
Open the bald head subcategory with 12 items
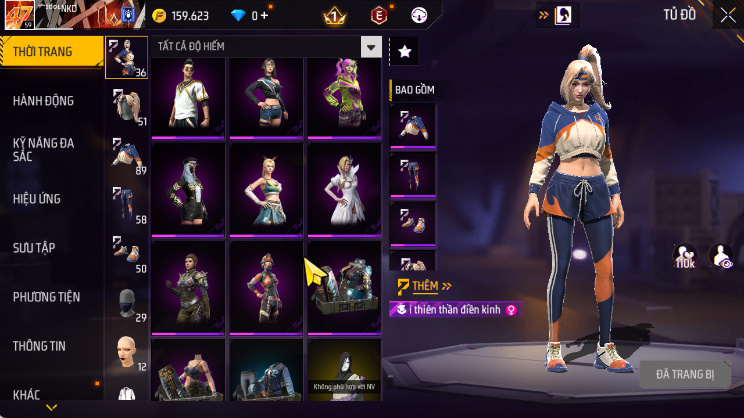click(127, 353)
